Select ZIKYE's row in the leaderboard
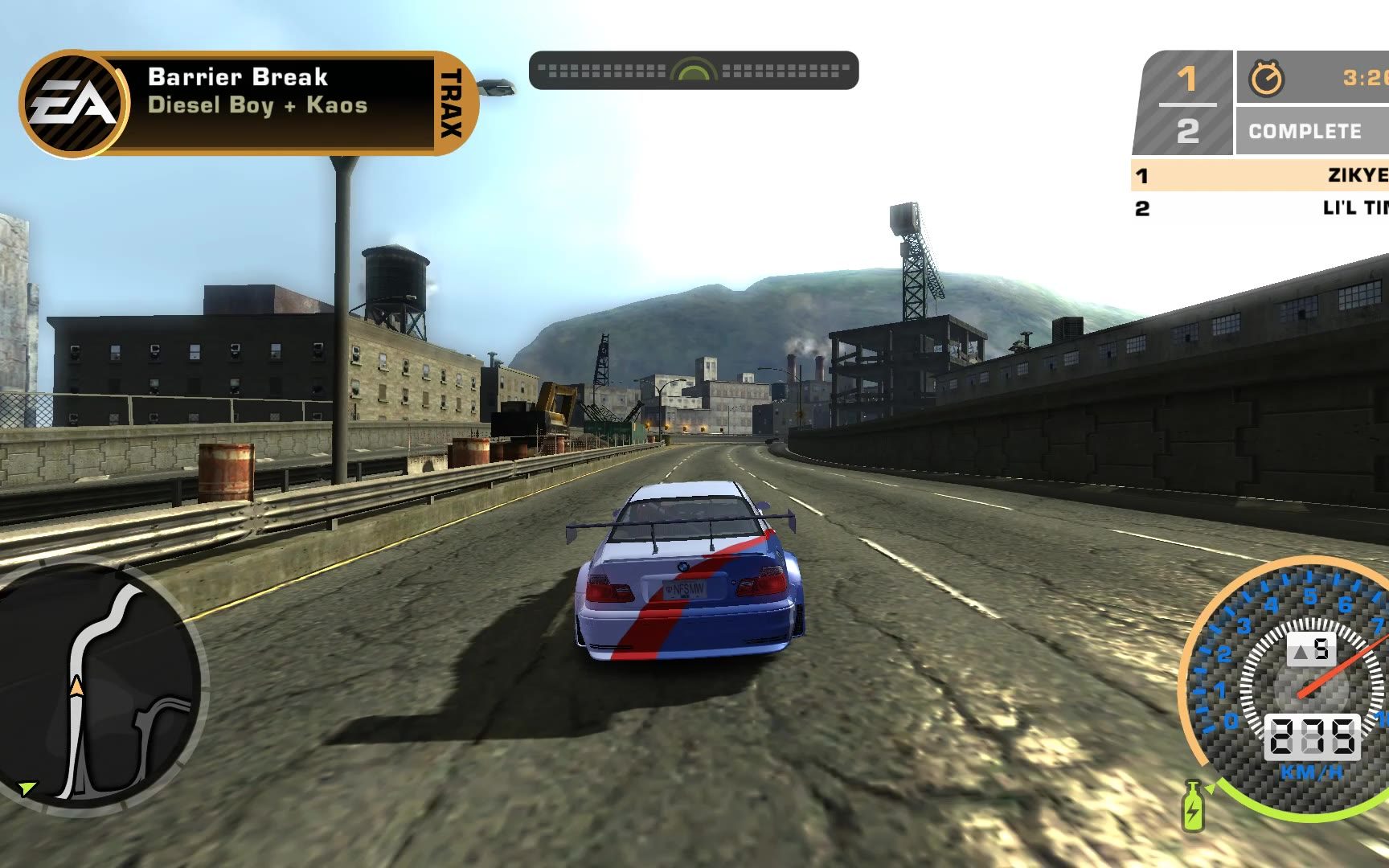This screenshot has width=1389, height=868. click(1259, 175)
